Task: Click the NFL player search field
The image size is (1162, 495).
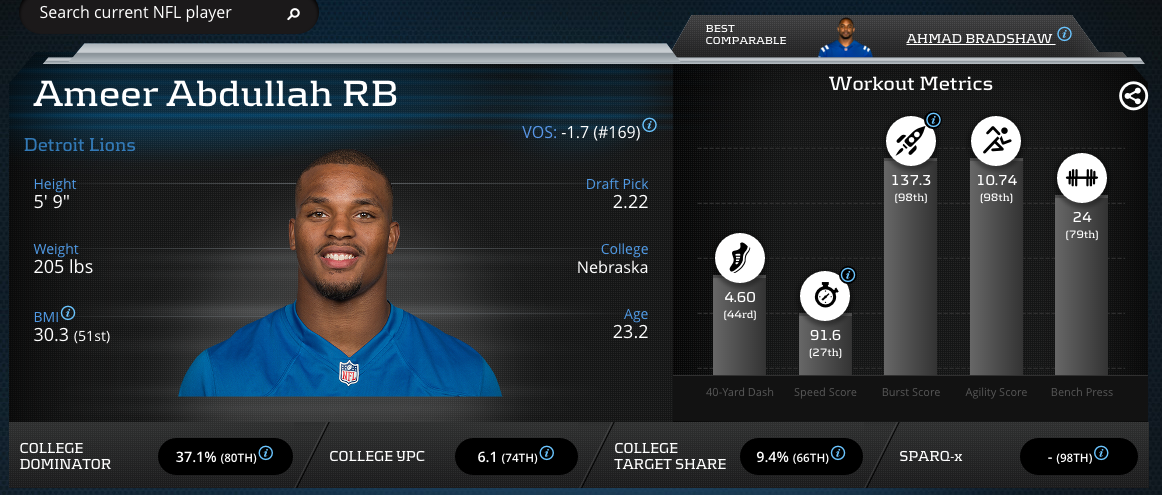Action: (150, 14)
